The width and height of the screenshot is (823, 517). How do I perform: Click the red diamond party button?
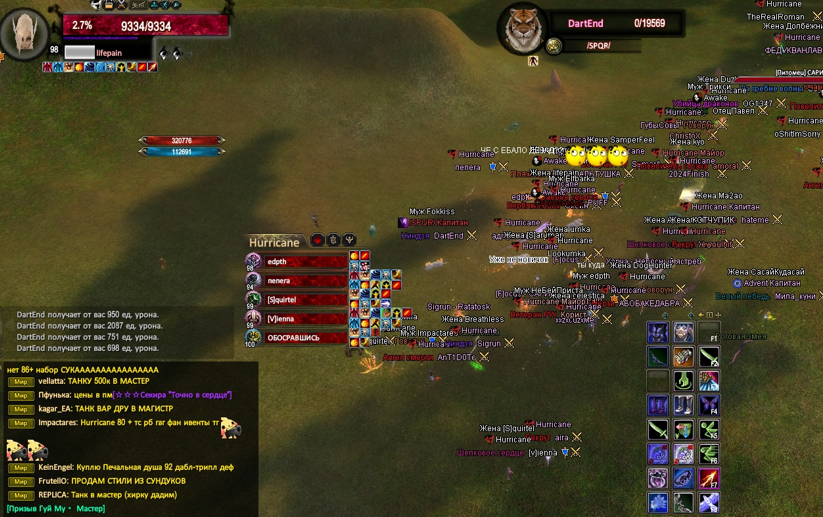click(x=317, y=241)
